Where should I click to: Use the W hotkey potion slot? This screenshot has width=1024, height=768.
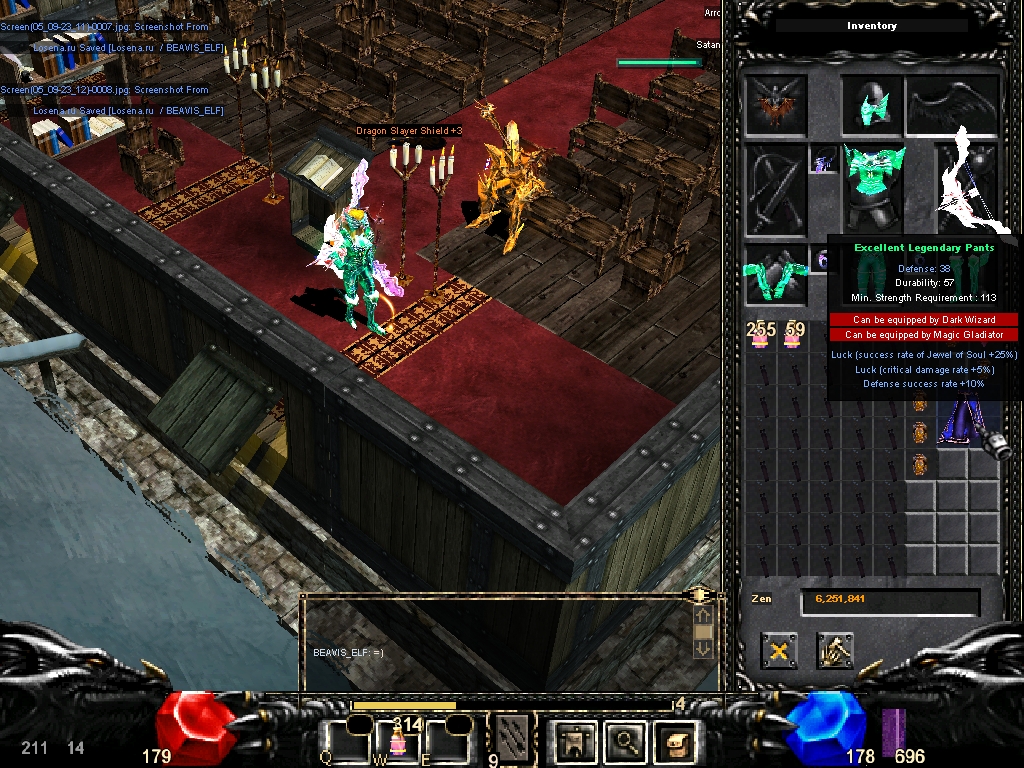click(x=396, y=742)
